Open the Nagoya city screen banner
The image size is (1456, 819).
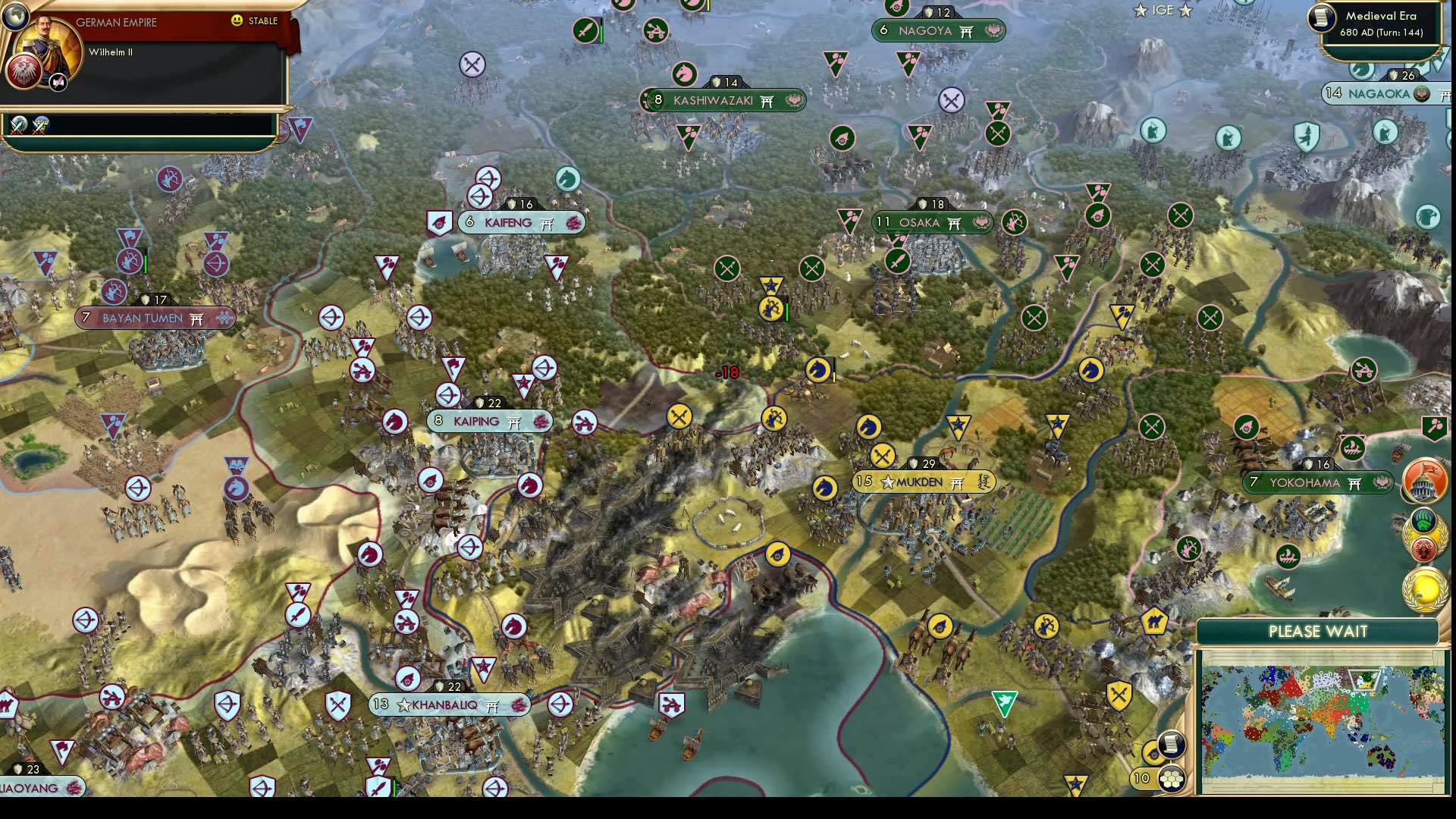coord(940,31)
